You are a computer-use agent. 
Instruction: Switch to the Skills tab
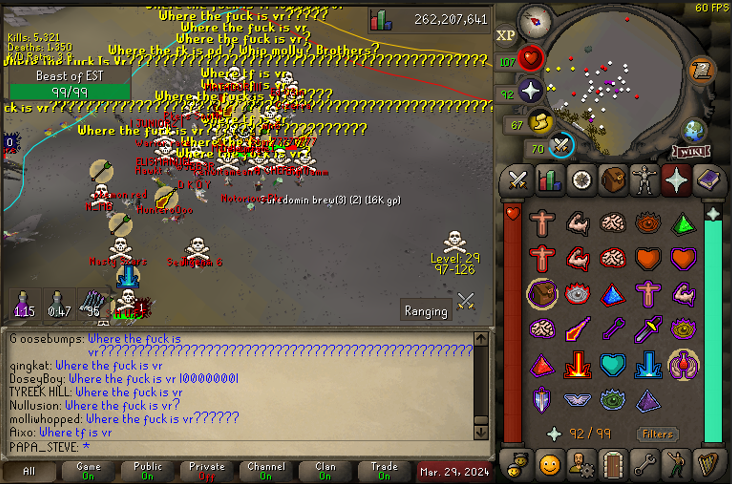coord(549,180)
